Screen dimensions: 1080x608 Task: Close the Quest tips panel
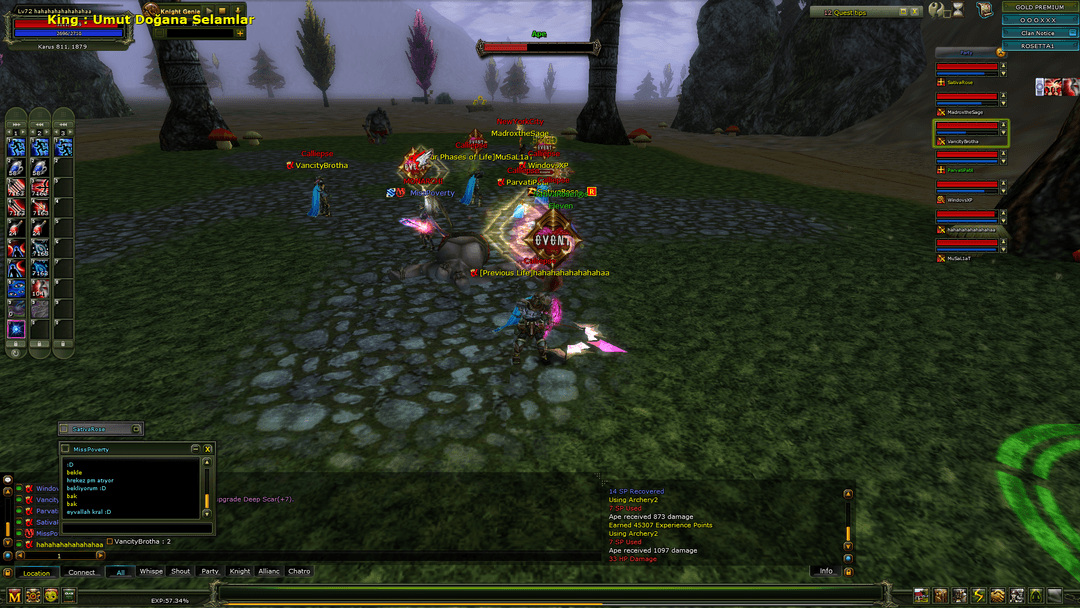(x=915, y=12)
